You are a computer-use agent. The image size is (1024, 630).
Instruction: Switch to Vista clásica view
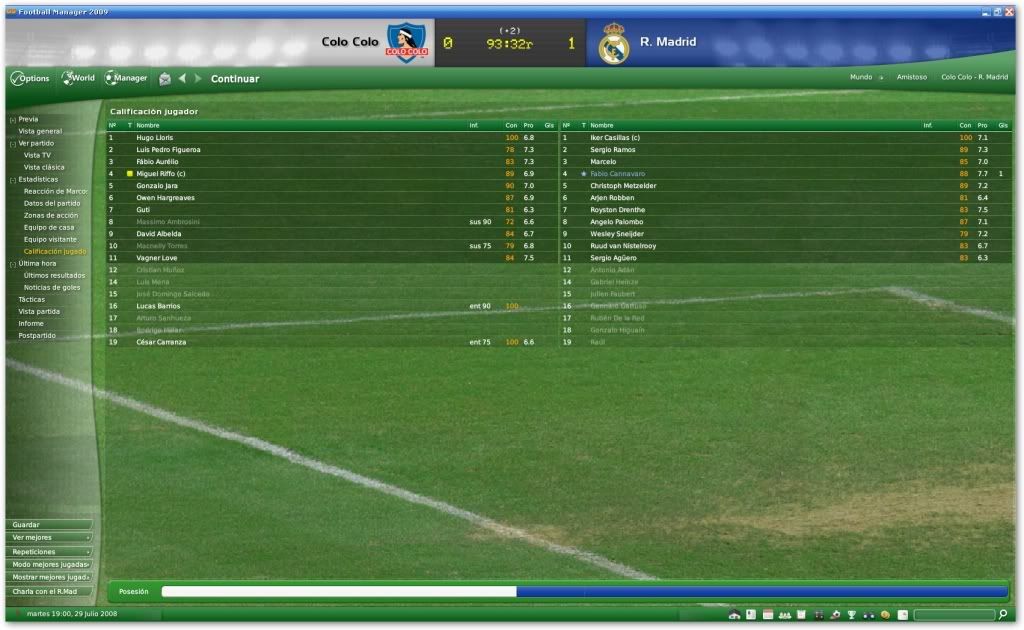pos(44,167)
